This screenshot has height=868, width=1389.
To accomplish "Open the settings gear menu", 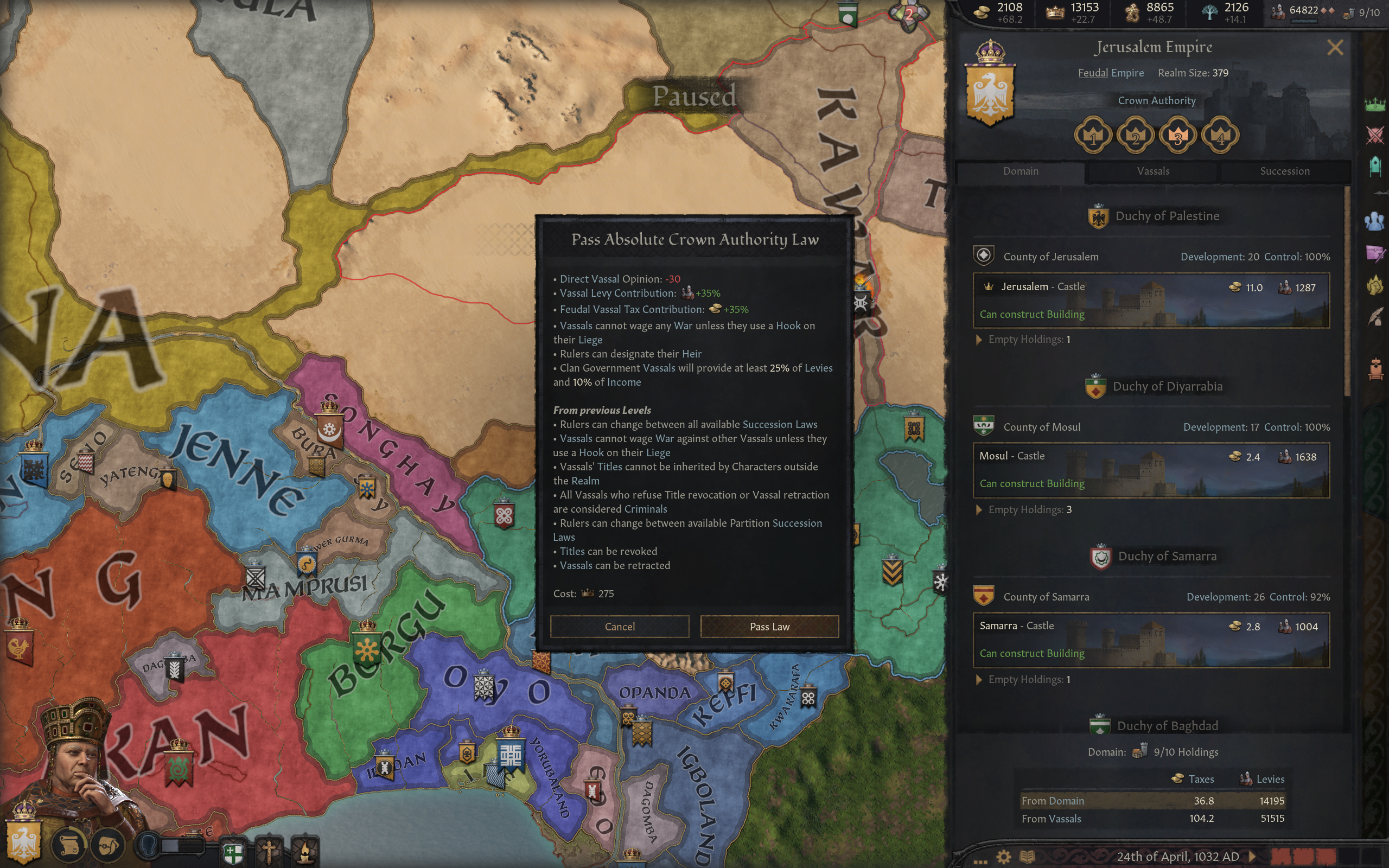I will click(x=1003, y=857).
